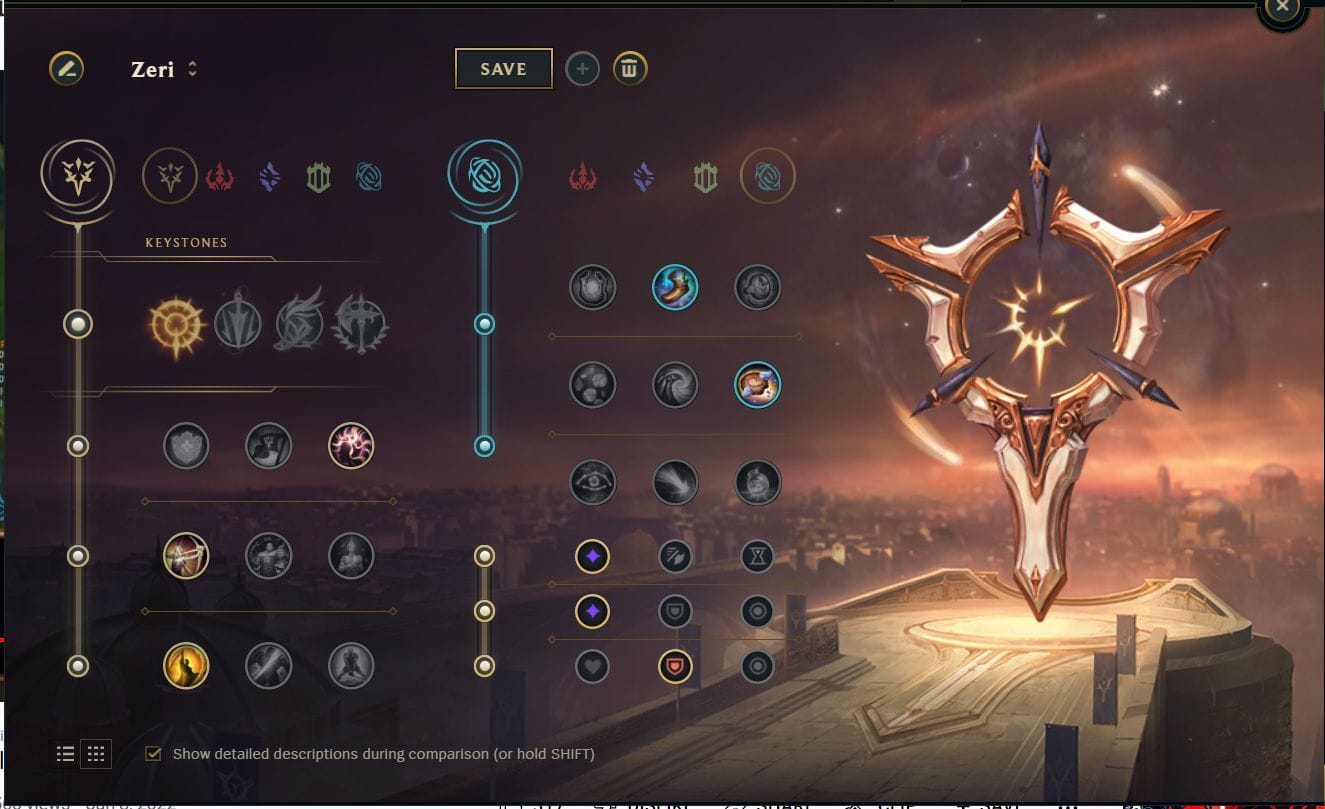Delete the rune page via trash icon
Viewport: 1325px width, 809px height.
click(631, 69)
